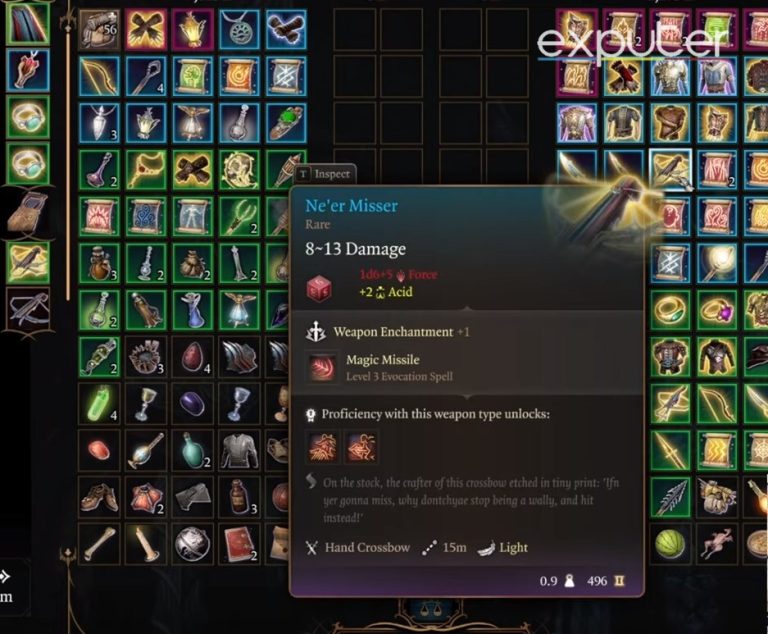Open the backpack icon on the left
The width and height of the screenshot is (768, 634).
[x=27, y=212]
